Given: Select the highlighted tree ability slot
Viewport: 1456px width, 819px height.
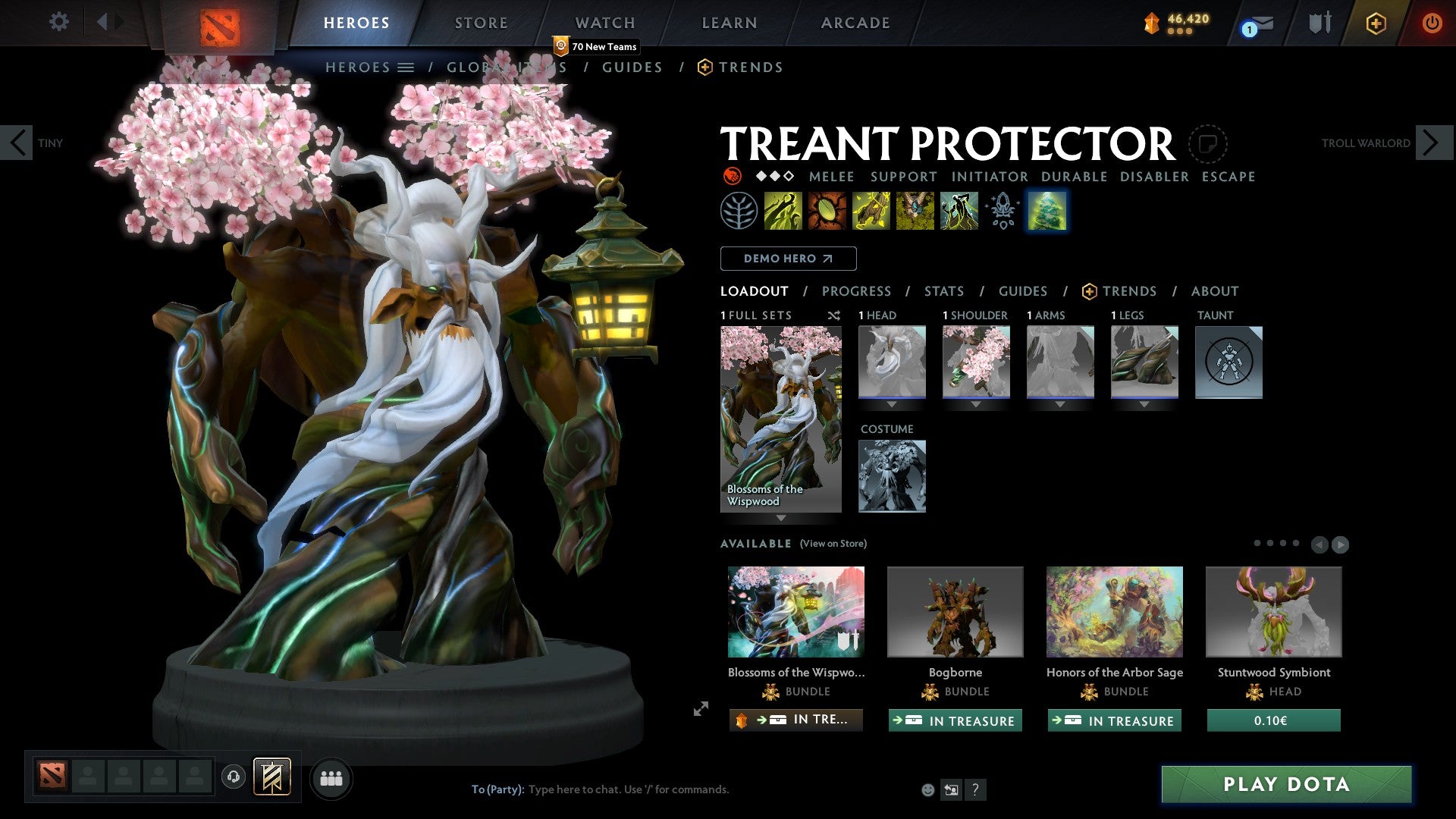Looking at the screenshot, I should (1047, 211).
